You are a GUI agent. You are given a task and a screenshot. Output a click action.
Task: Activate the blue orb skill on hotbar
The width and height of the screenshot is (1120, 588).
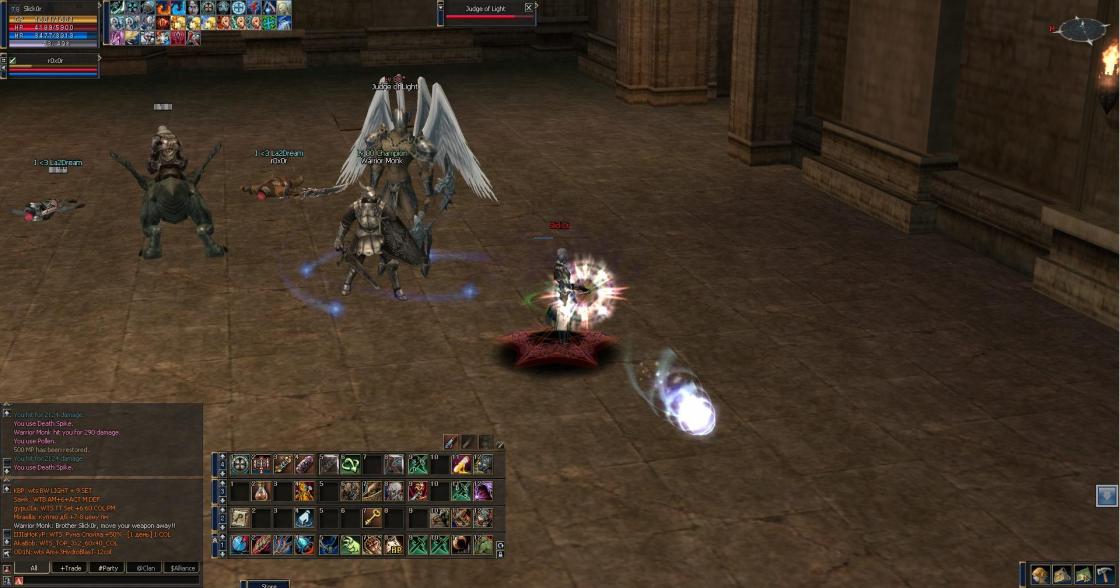240,545
